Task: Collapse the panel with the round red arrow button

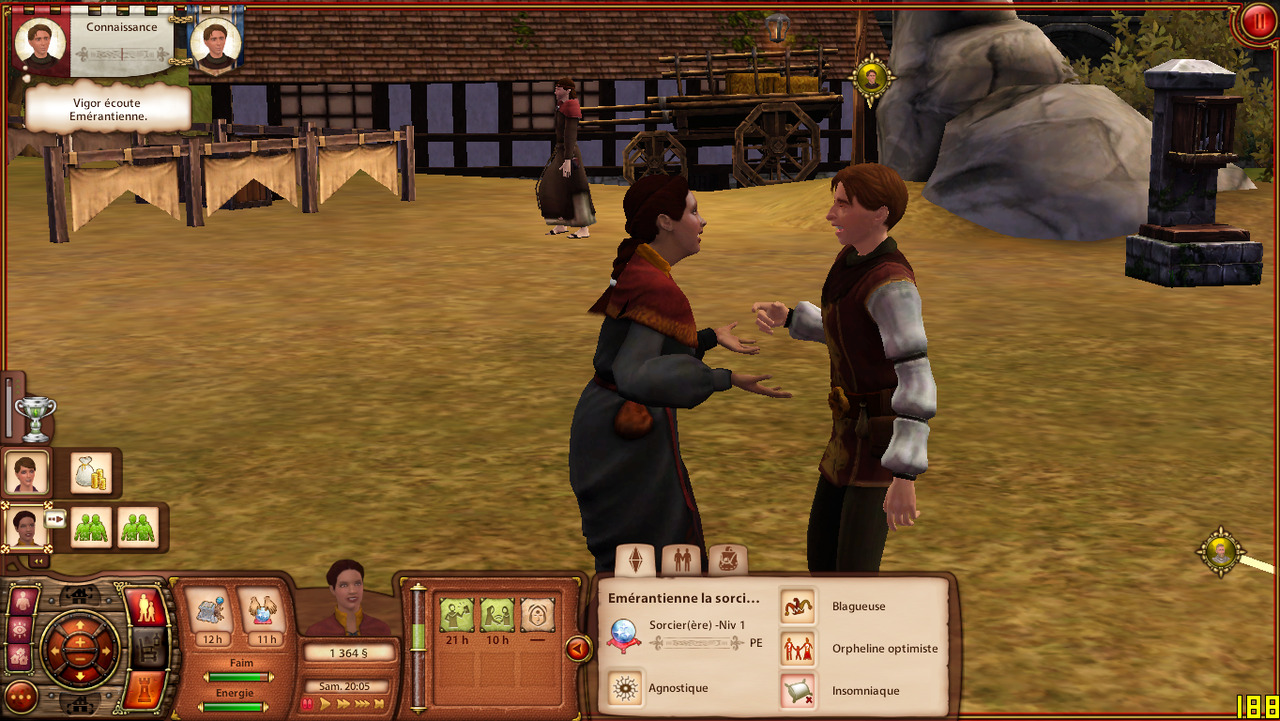Action: click(578, 649)
